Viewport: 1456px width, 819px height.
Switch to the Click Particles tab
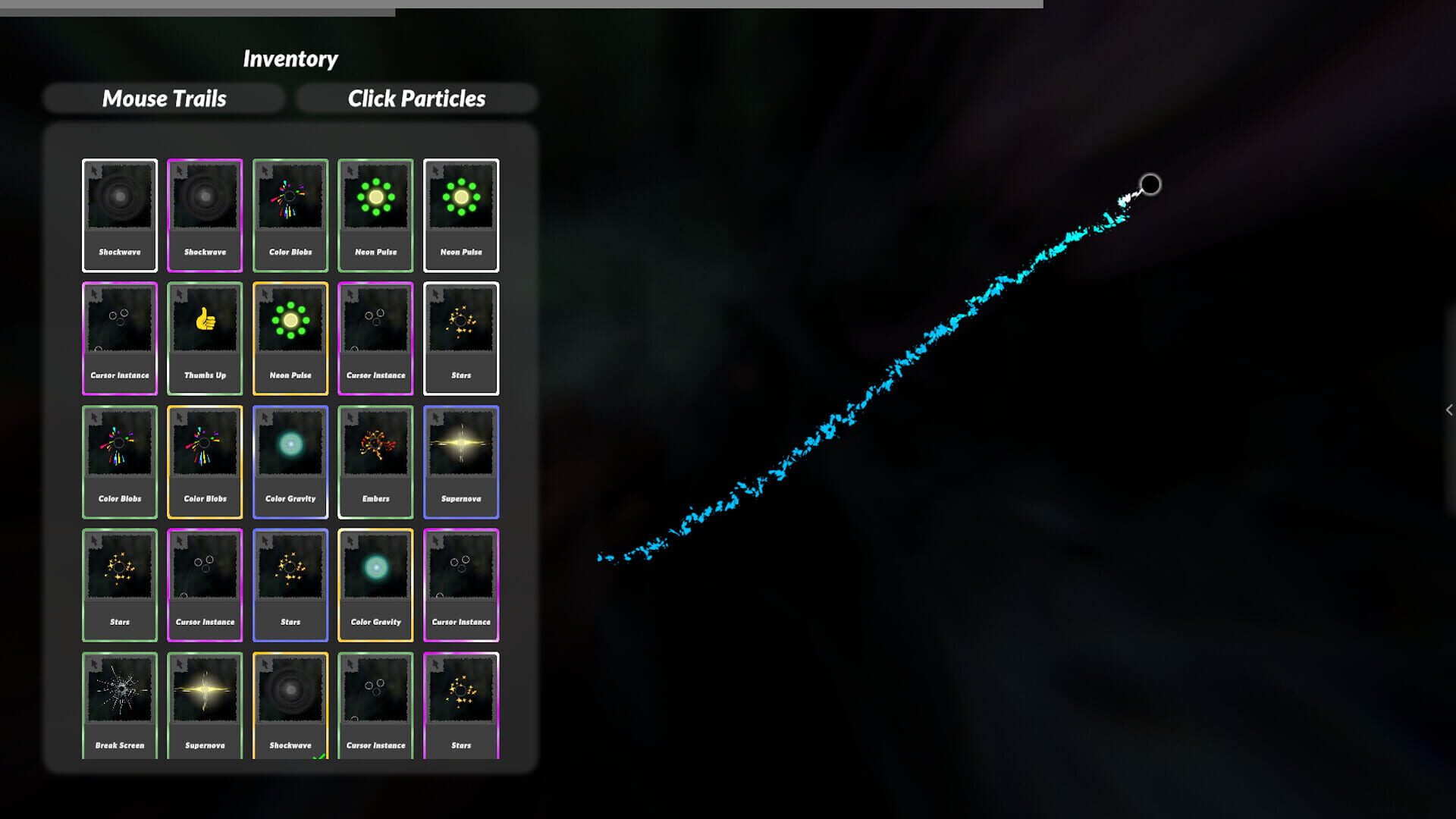[417, 98]
